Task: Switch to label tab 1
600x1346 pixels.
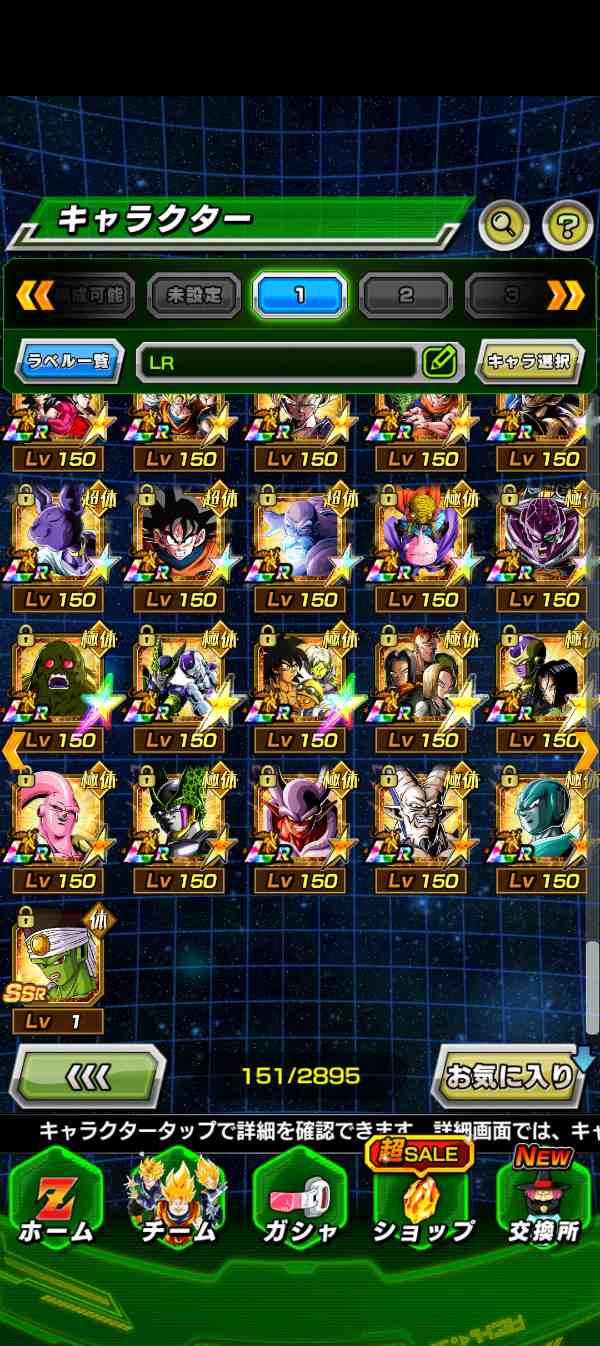Action: (x=299, y=295)
